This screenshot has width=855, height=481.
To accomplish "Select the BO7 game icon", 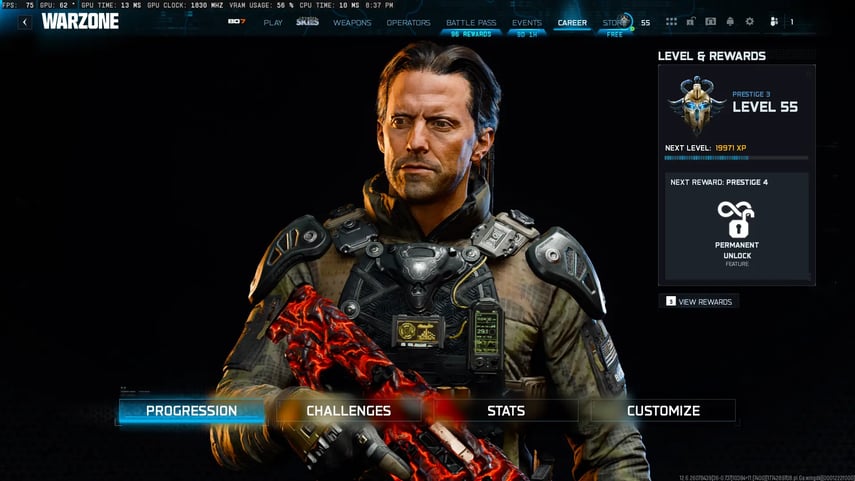I will pyautogui.click(x=236, y=21).
